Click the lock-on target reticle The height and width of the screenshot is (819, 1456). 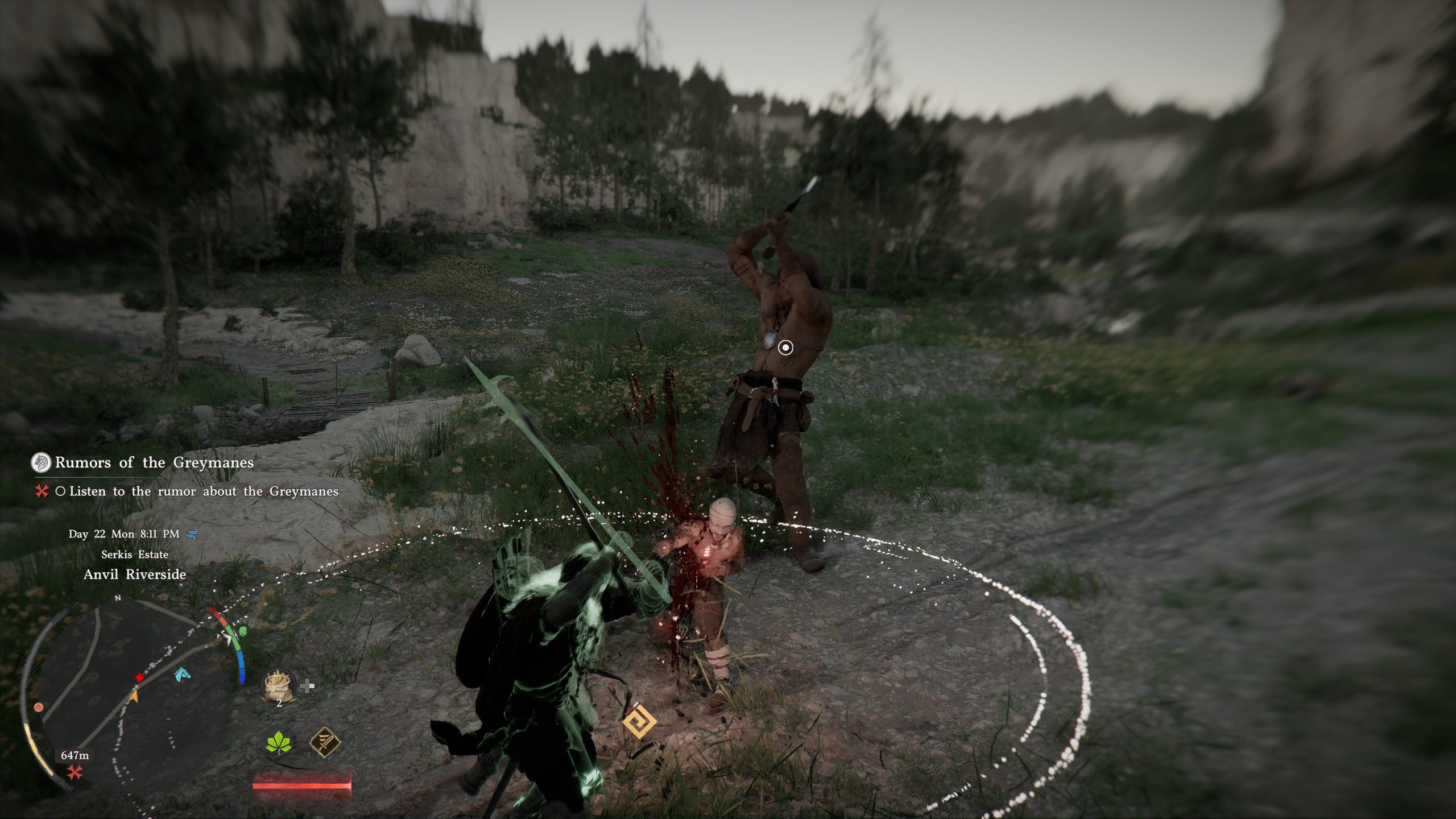coord(785,348)
